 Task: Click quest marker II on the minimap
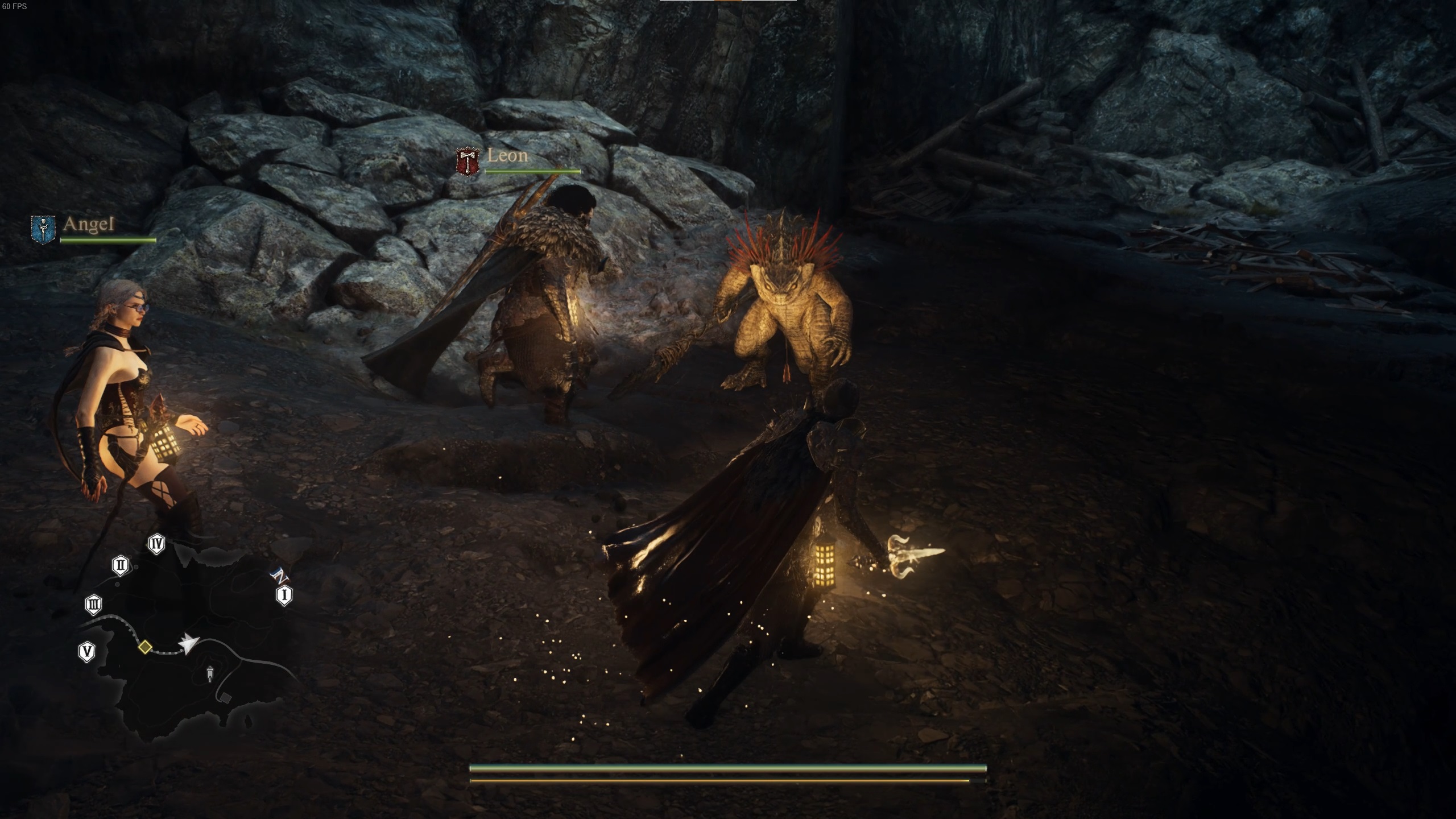[x=120, y=566]
